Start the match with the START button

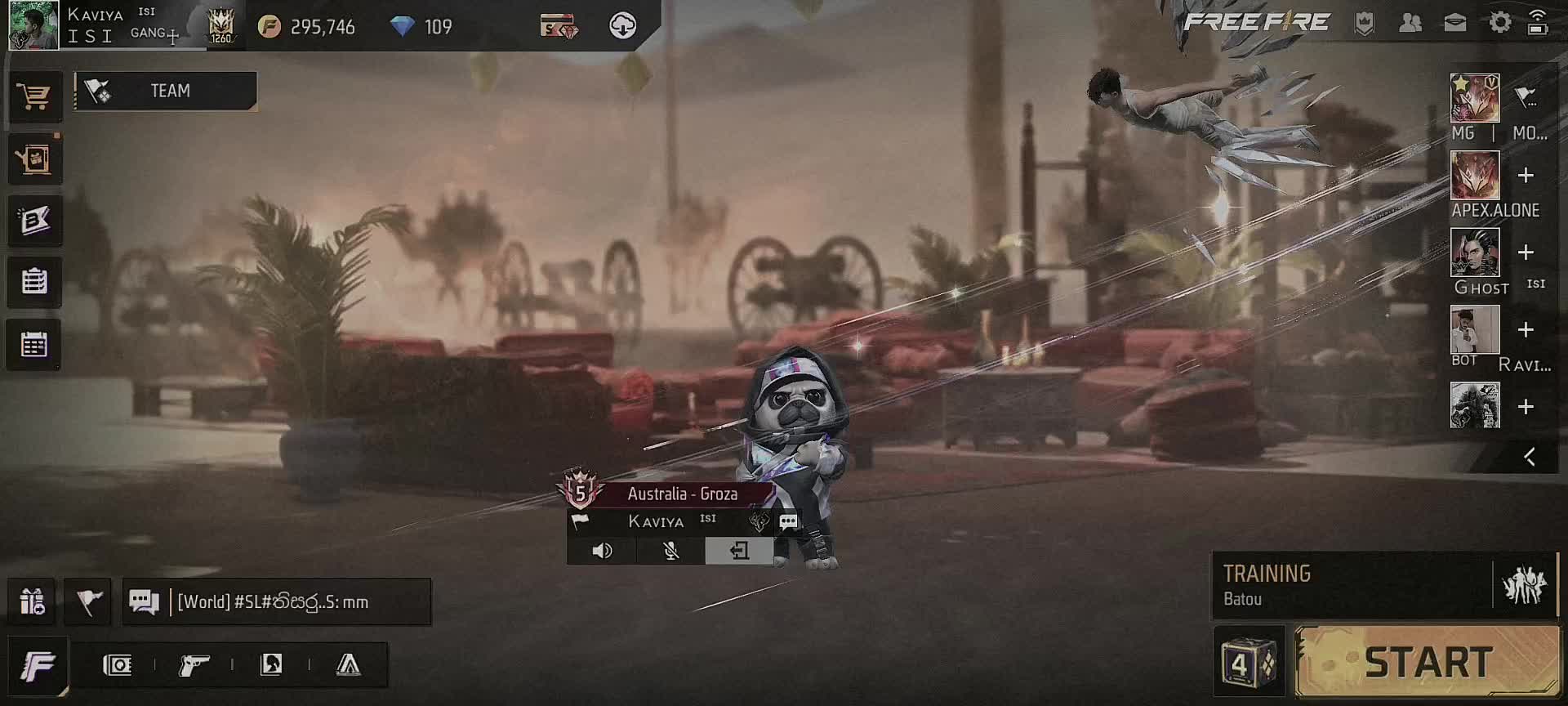pyautogui.click(x=1428, y=661)
